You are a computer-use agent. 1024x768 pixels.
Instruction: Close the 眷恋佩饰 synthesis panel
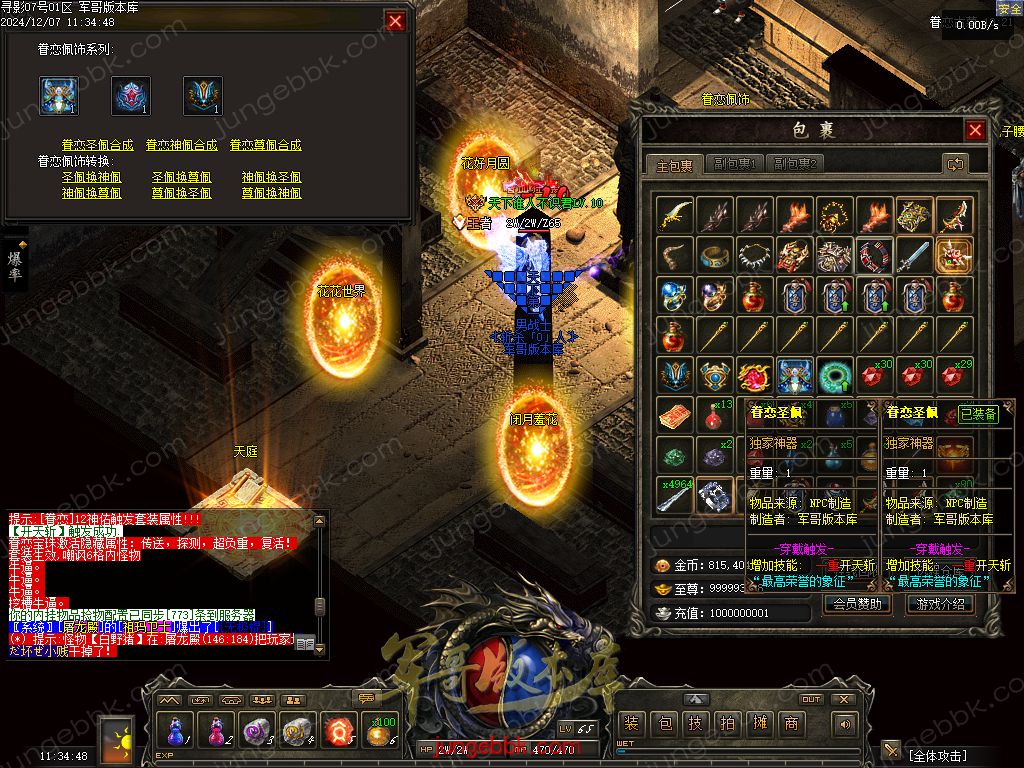click(x=396, y=21)
